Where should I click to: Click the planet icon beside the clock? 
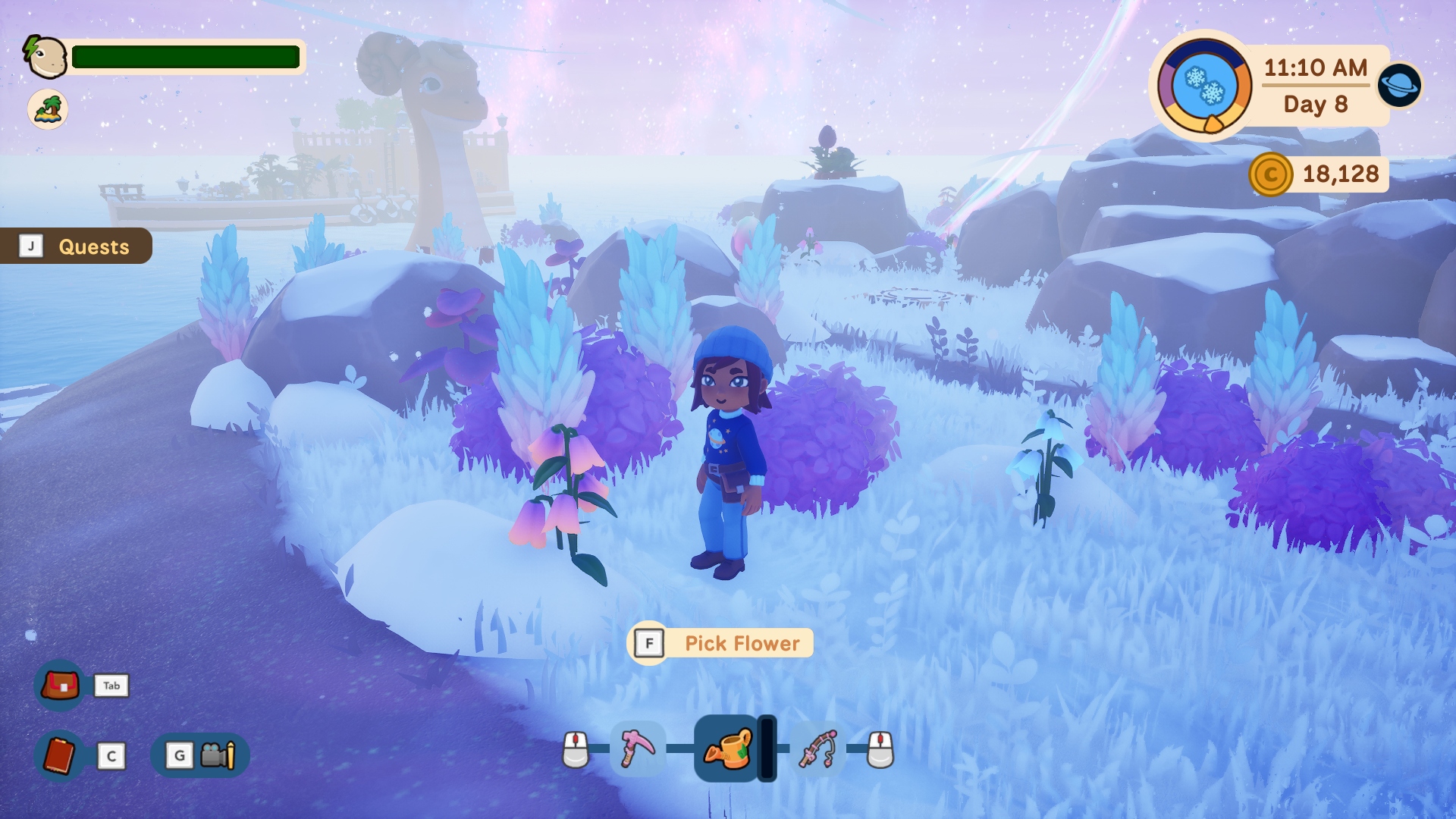[1399, 85]
